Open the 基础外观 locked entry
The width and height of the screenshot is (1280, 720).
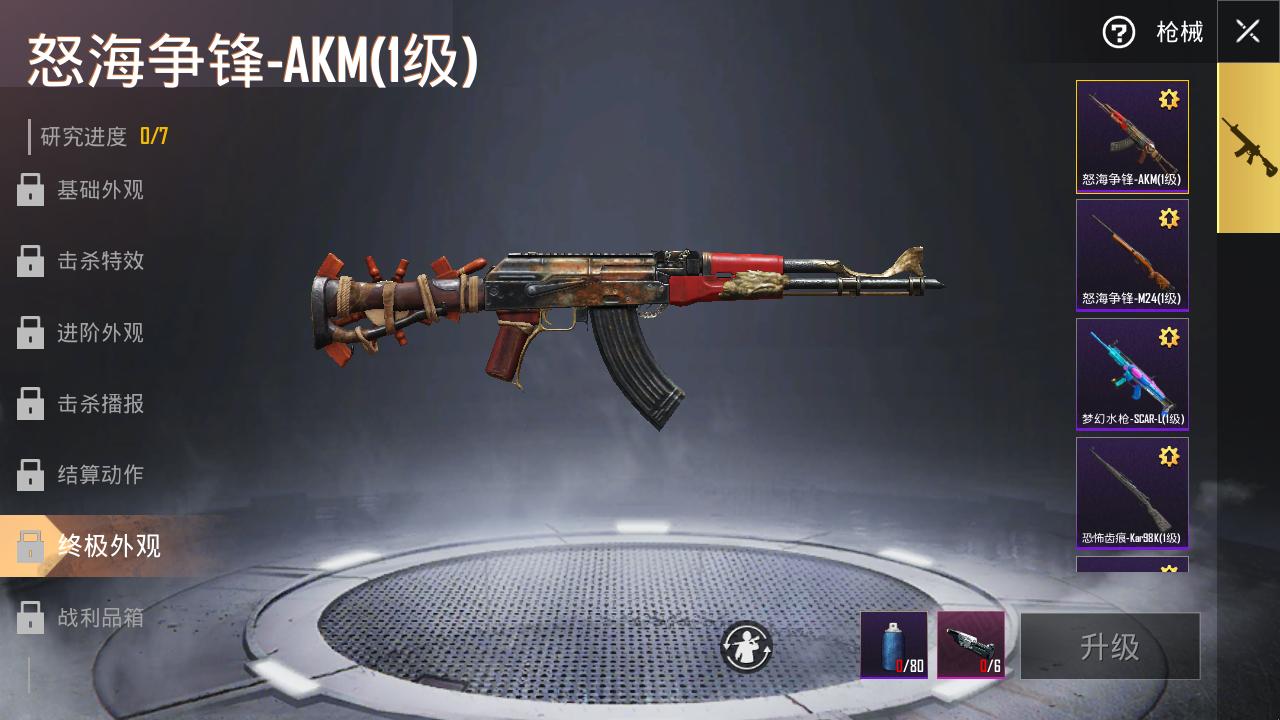click(99, 190)
